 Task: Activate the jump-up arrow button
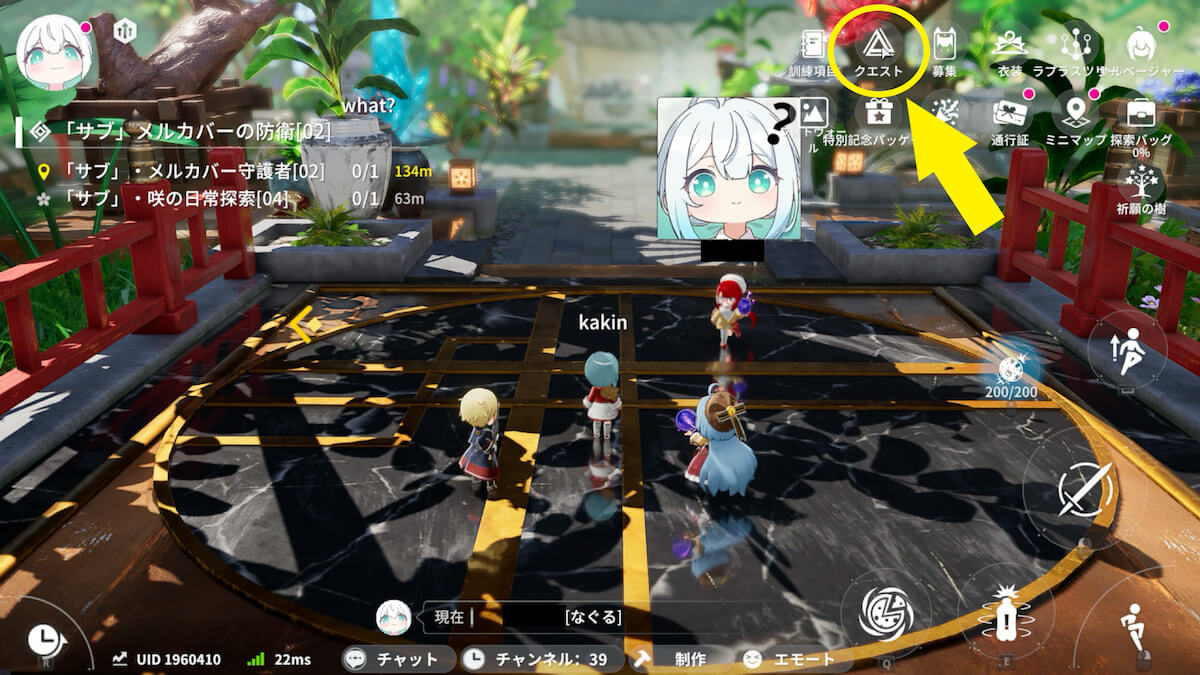[1128, 351]
